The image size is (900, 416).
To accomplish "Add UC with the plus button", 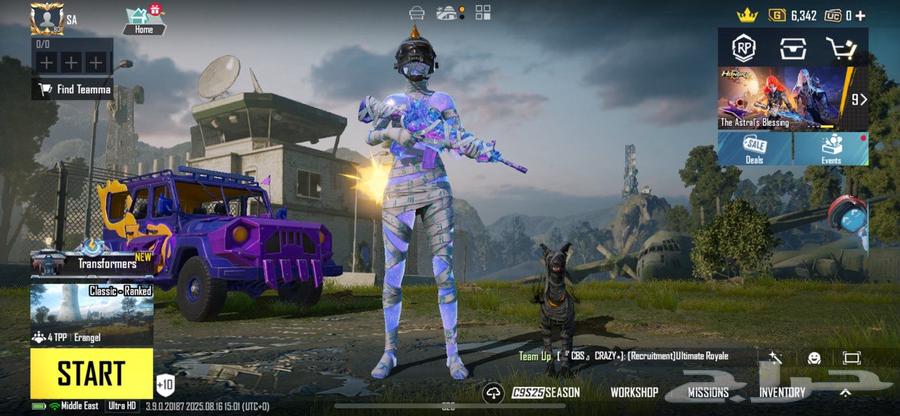I will click(x=860, y=15).
